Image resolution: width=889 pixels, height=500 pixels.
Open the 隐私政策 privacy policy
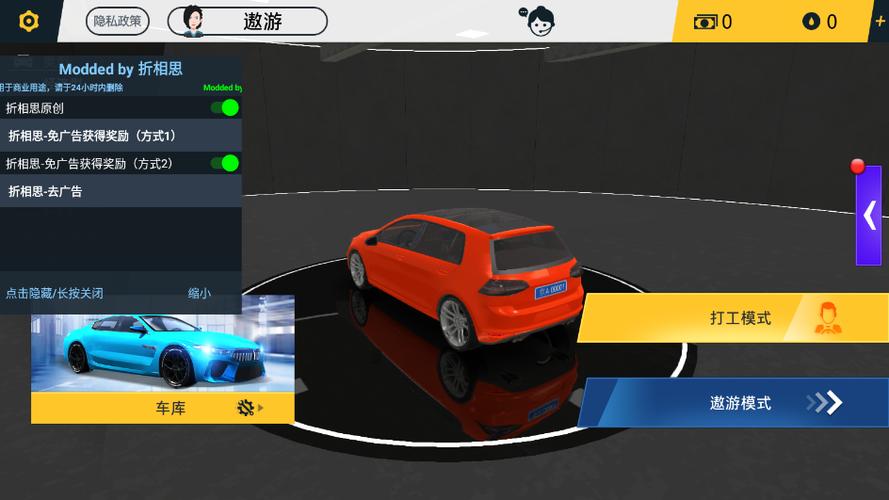pos(118,21)
